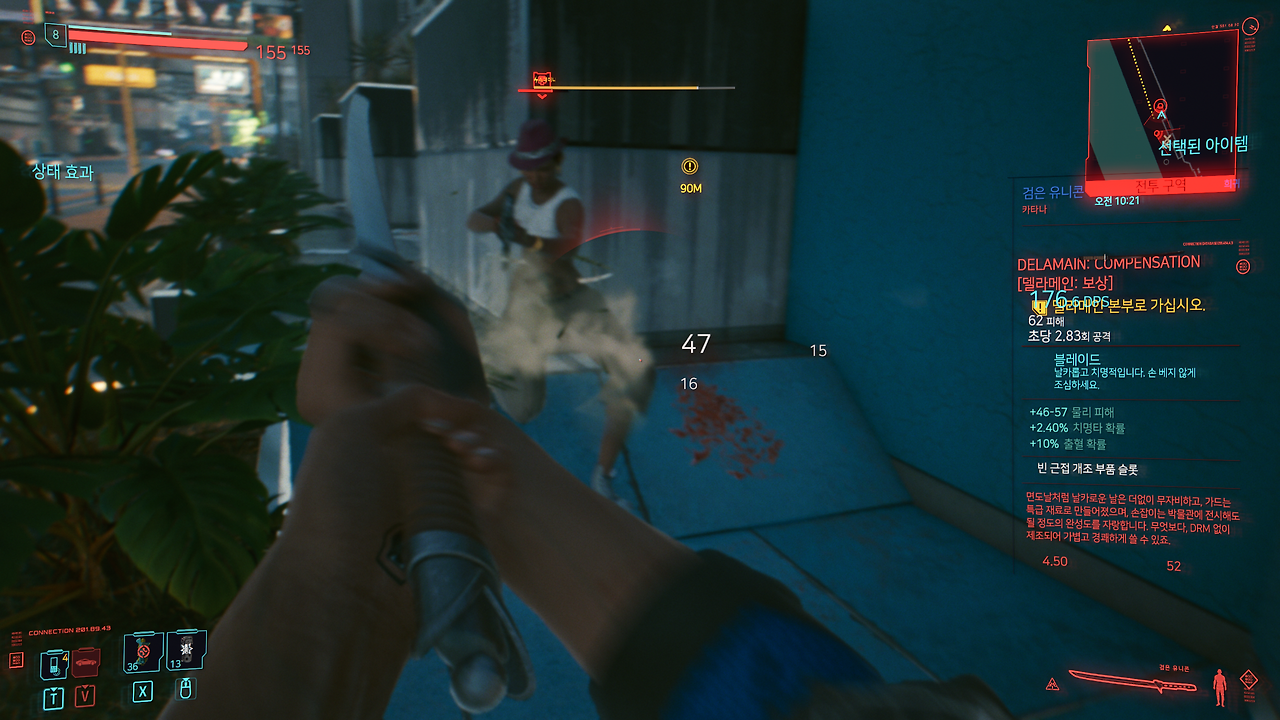Select the grenade icon showing 13

pos(185,652)
